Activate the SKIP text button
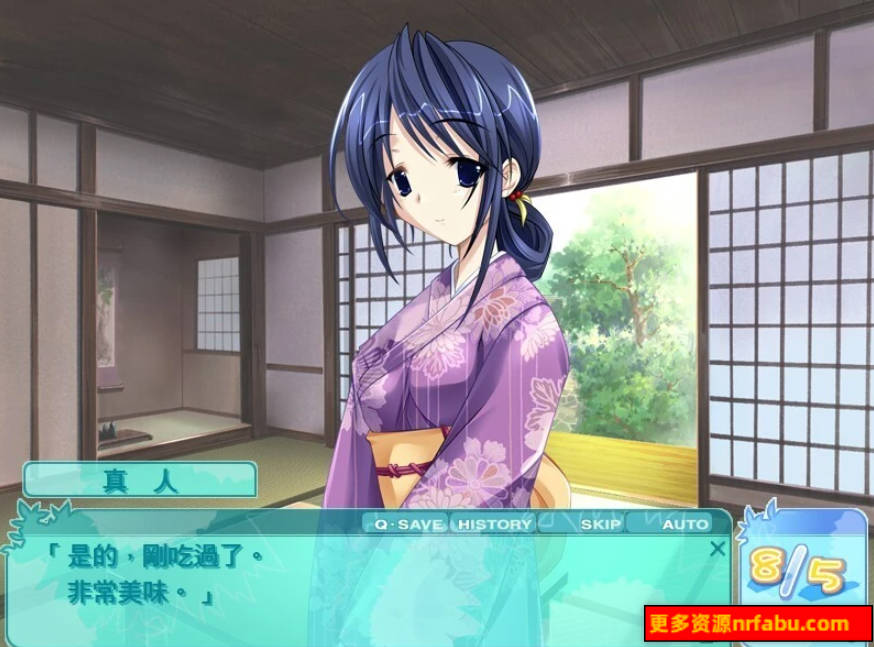 (600, 524)
